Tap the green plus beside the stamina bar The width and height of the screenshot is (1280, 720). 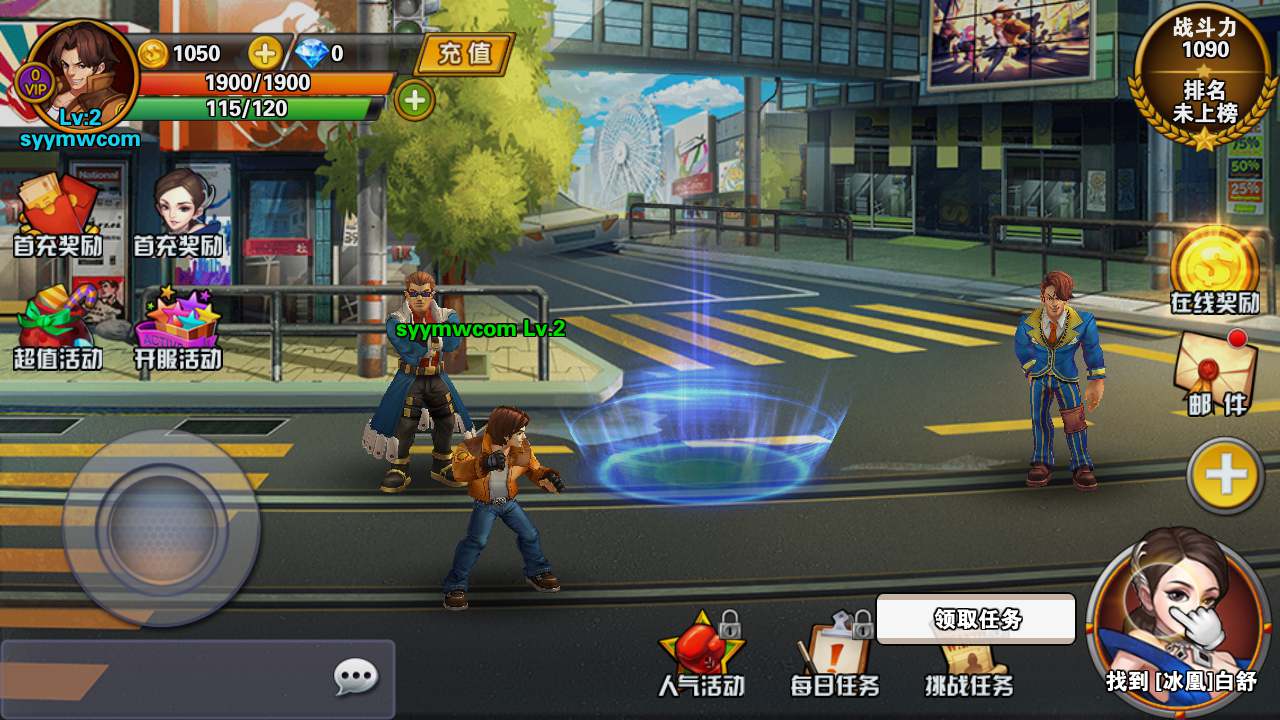(415, 99)
